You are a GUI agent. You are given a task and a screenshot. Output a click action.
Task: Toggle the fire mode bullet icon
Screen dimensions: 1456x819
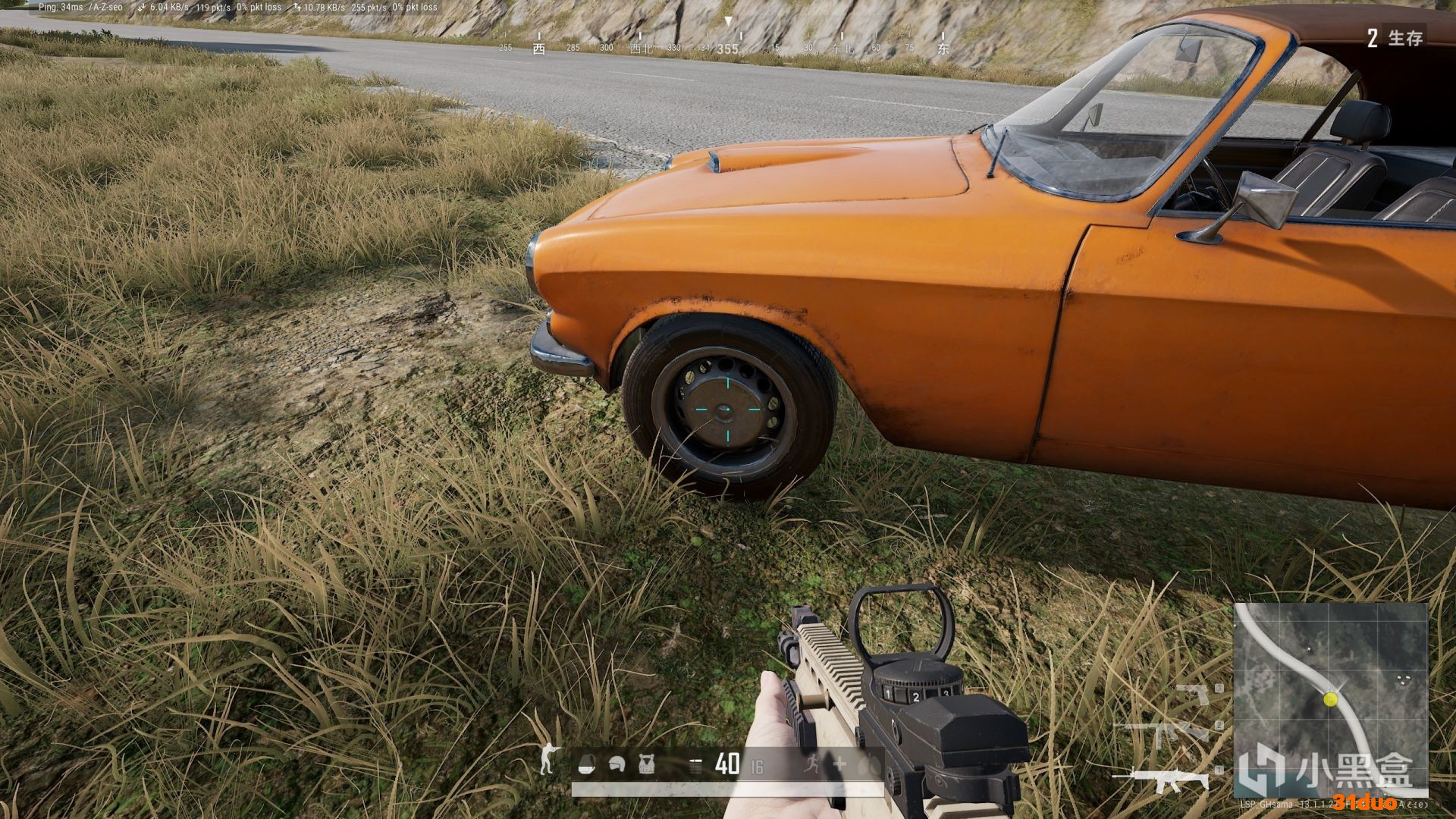pyautogui.click(x=695, y=766)
